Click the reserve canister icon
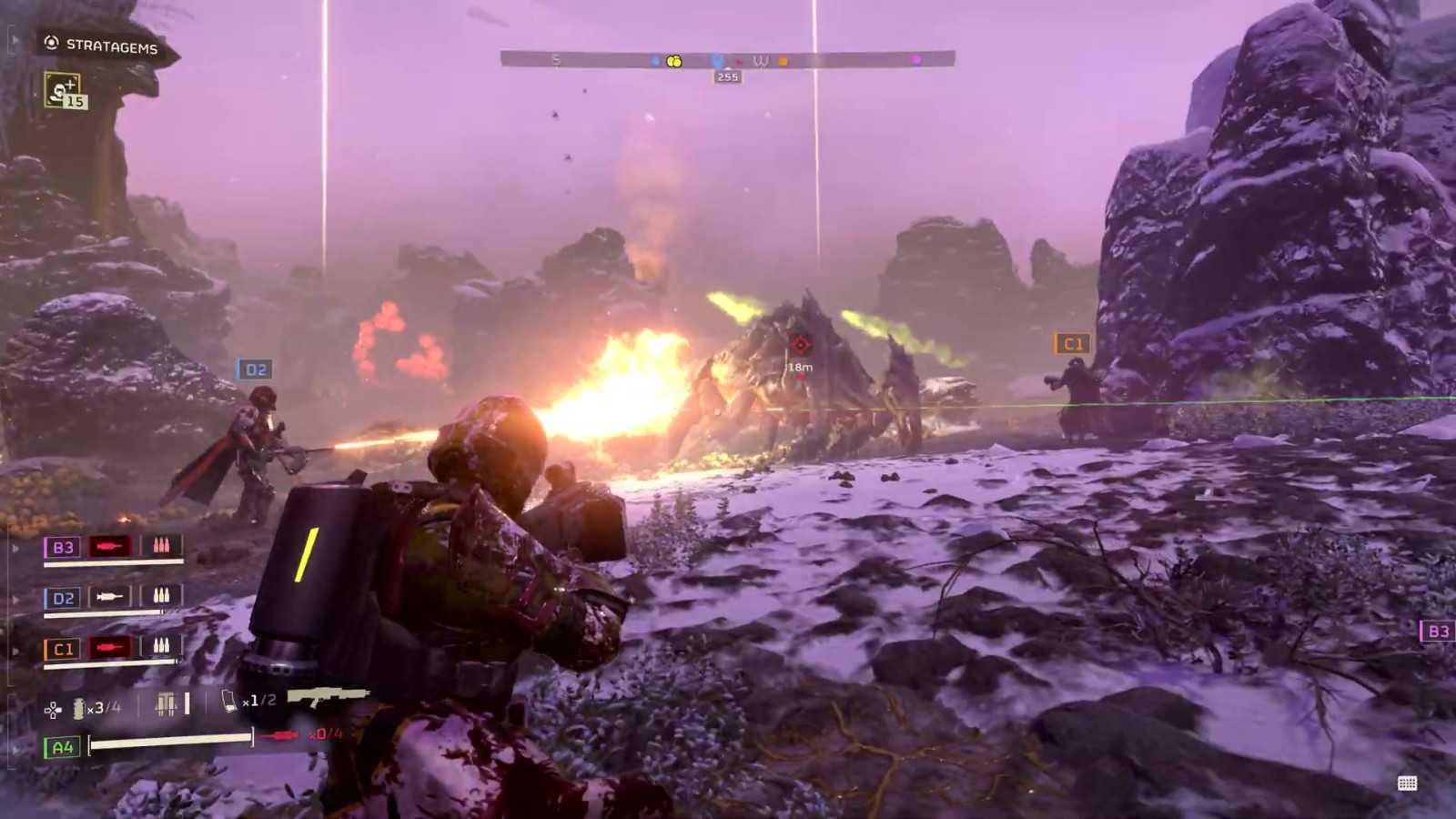 click(228, 701)
